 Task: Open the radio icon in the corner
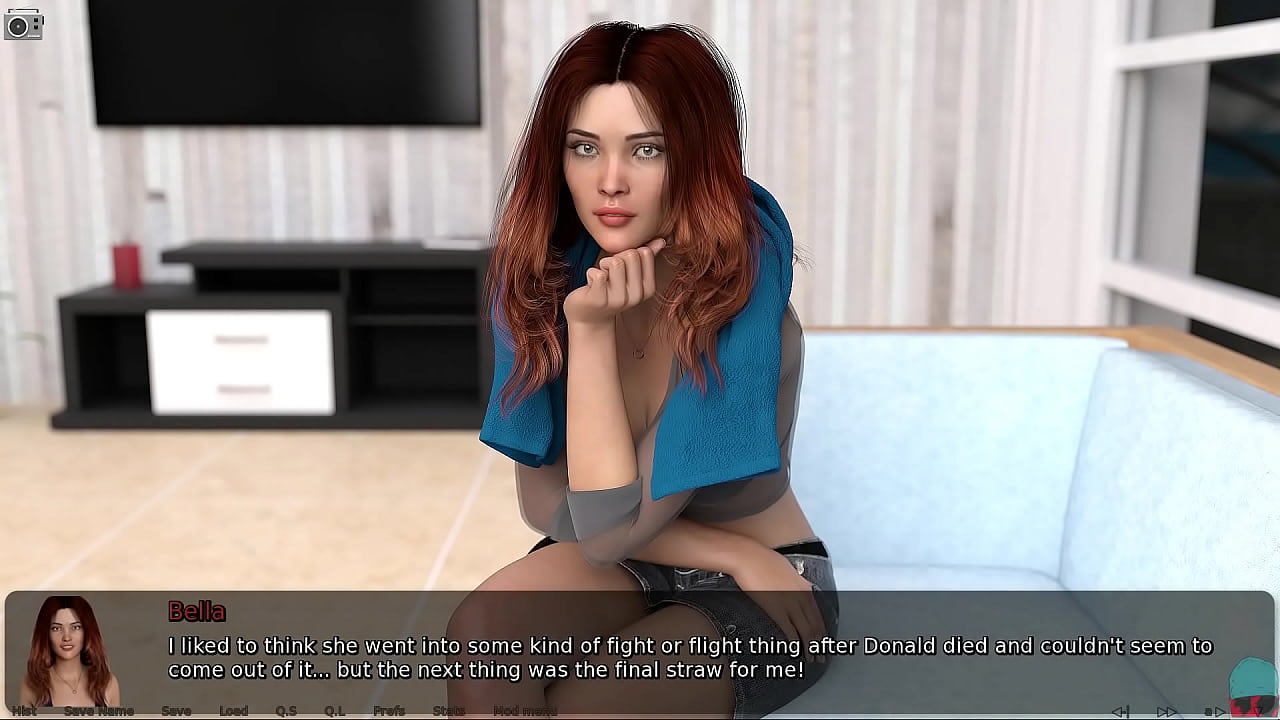[x=23, y=24]
